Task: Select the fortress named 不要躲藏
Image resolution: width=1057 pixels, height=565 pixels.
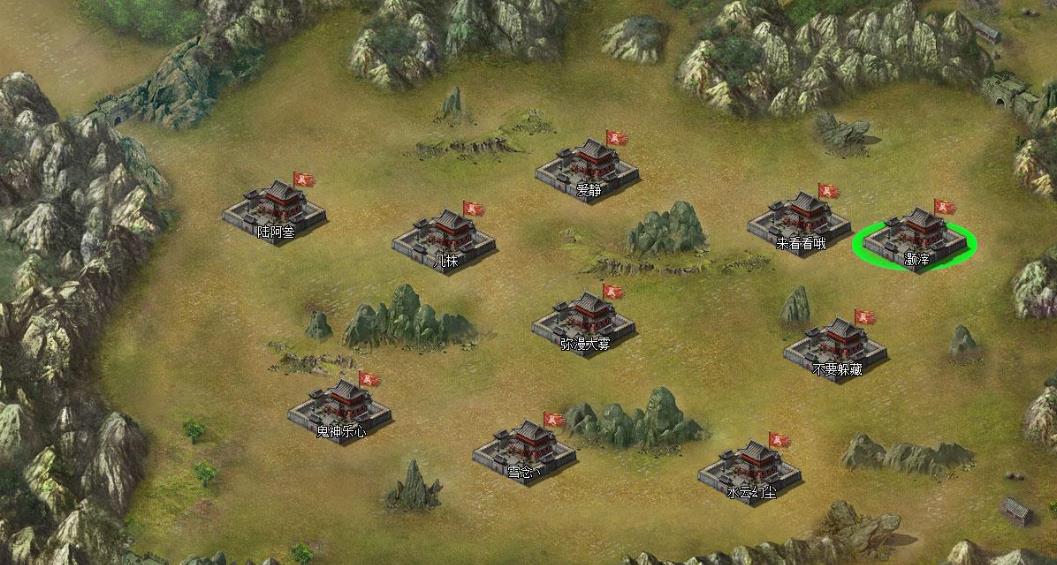Action: pyautogui.click(x=836, y=348)
